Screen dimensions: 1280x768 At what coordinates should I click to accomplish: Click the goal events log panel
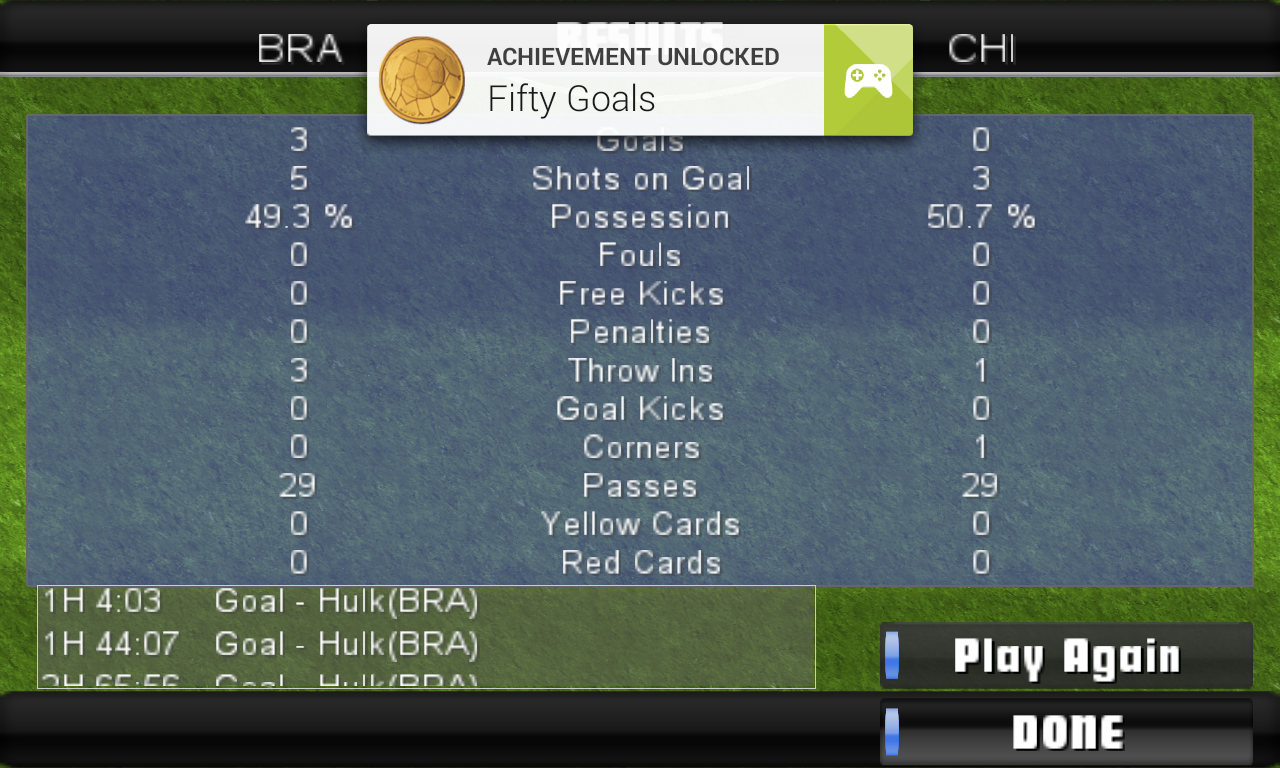(427, 637)
